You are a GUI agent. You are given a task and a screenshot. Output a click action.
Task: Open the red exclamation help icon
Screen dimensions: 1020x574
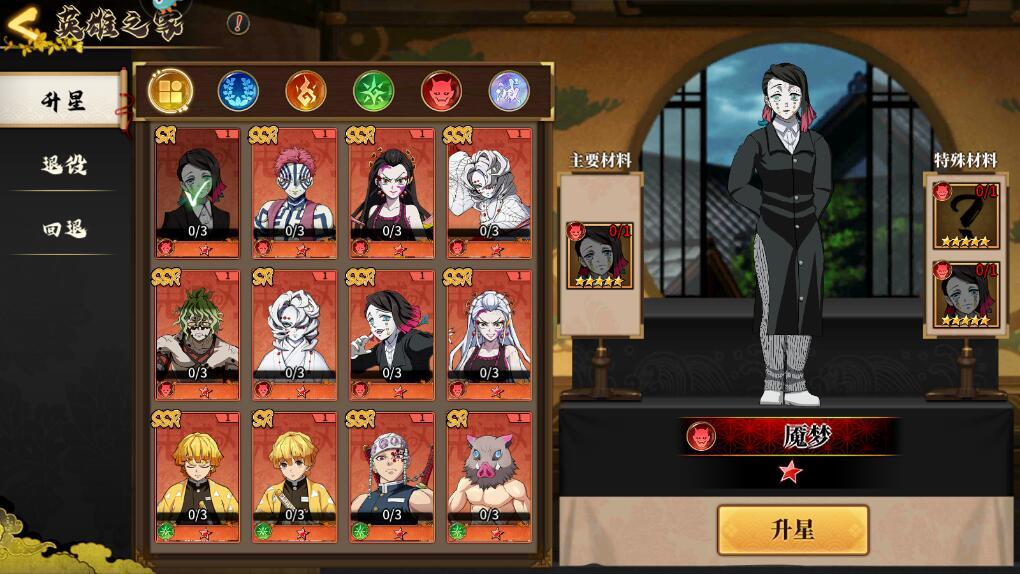click(x=238, y=23)
